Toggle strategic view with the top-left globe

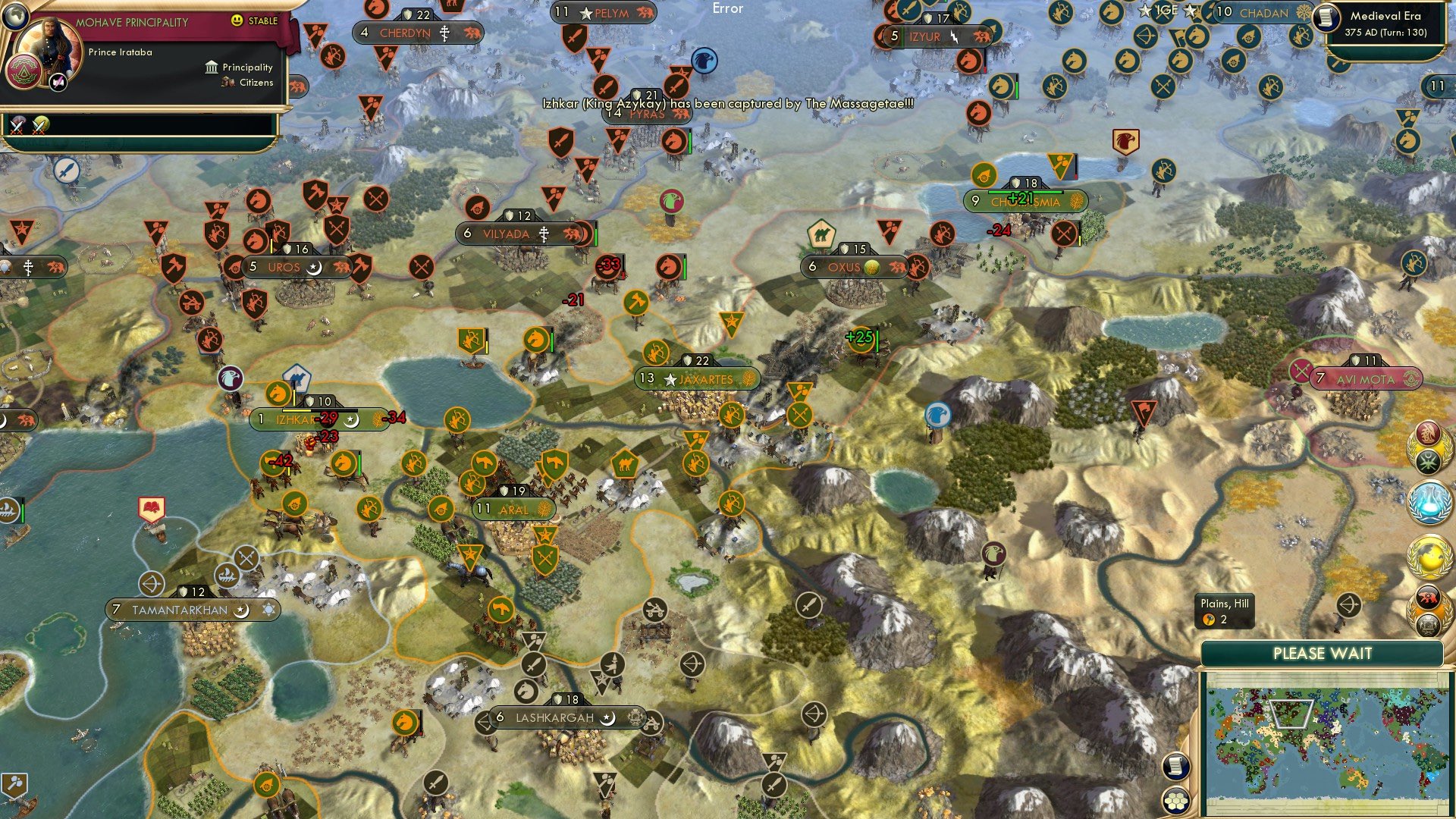15,17
